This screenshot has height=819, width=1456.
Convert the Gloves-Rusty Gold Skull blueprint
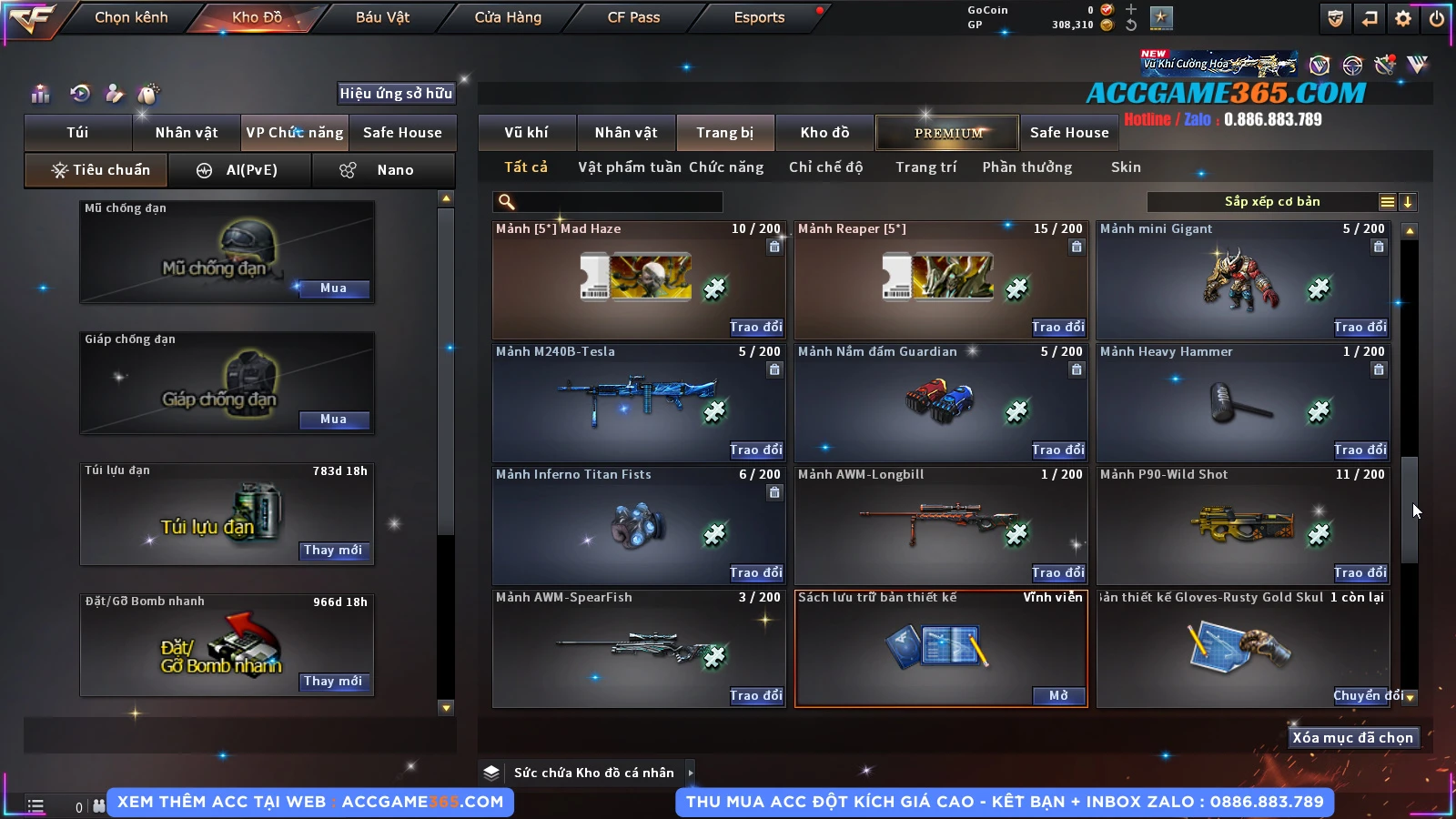(x=1360, y=696)
